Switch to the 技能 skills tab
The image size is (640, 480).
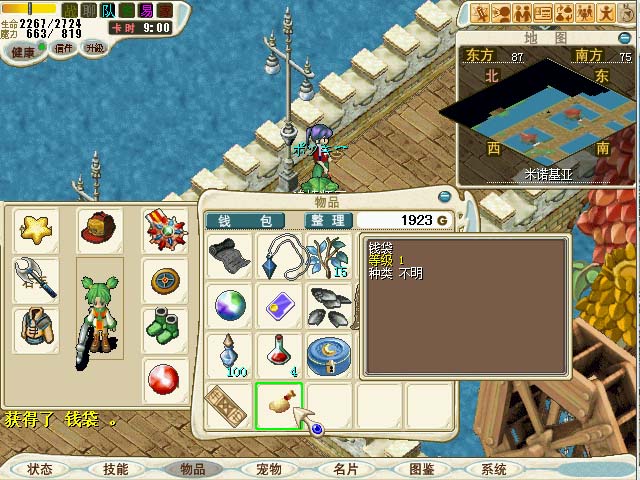coord(115,469)
